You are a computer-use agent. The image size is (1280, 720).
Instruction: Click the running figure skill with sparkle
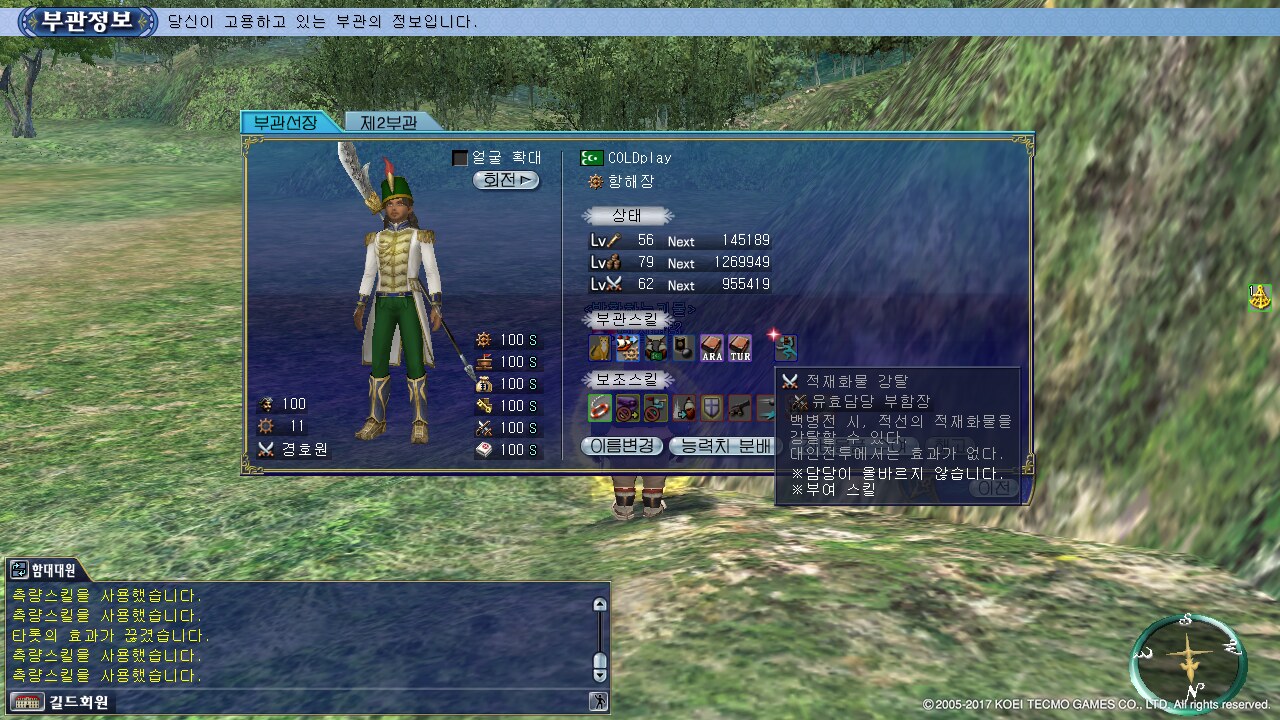tap(786, 346)
